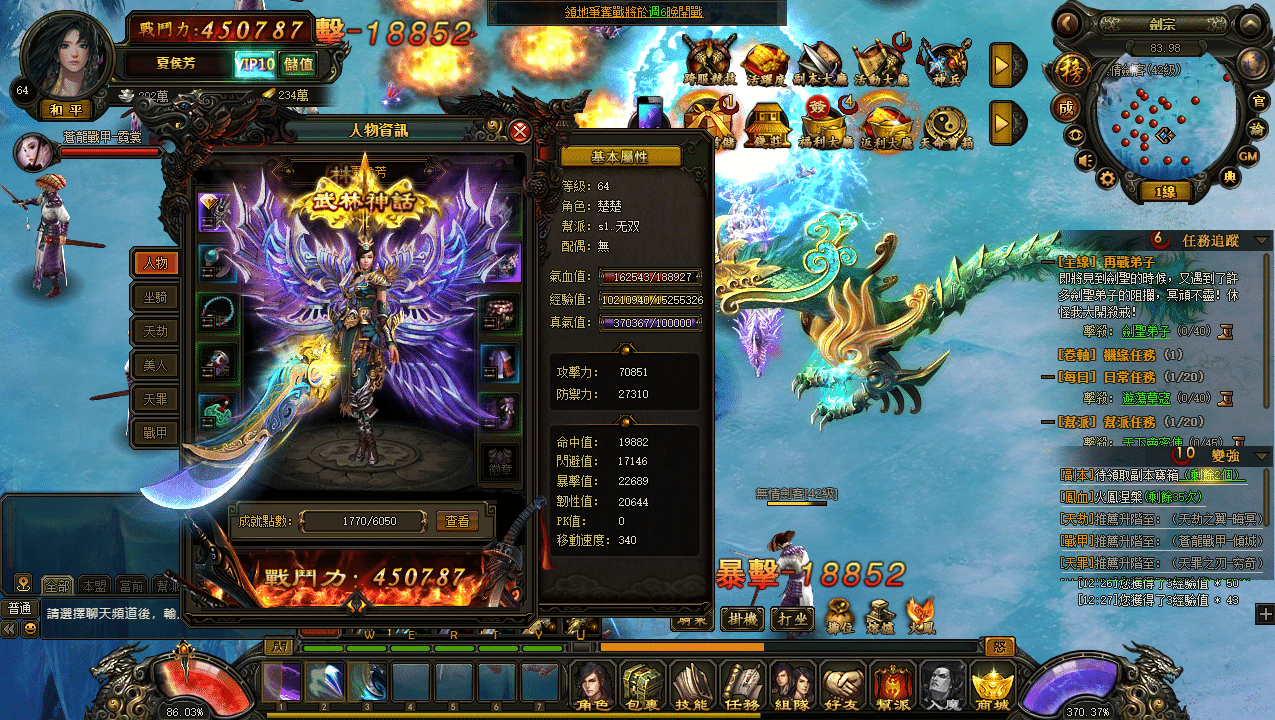The width and height of the screenshot is (1275, 720).
Task: Start meditating with the 打坐 button
Action: 792,618
